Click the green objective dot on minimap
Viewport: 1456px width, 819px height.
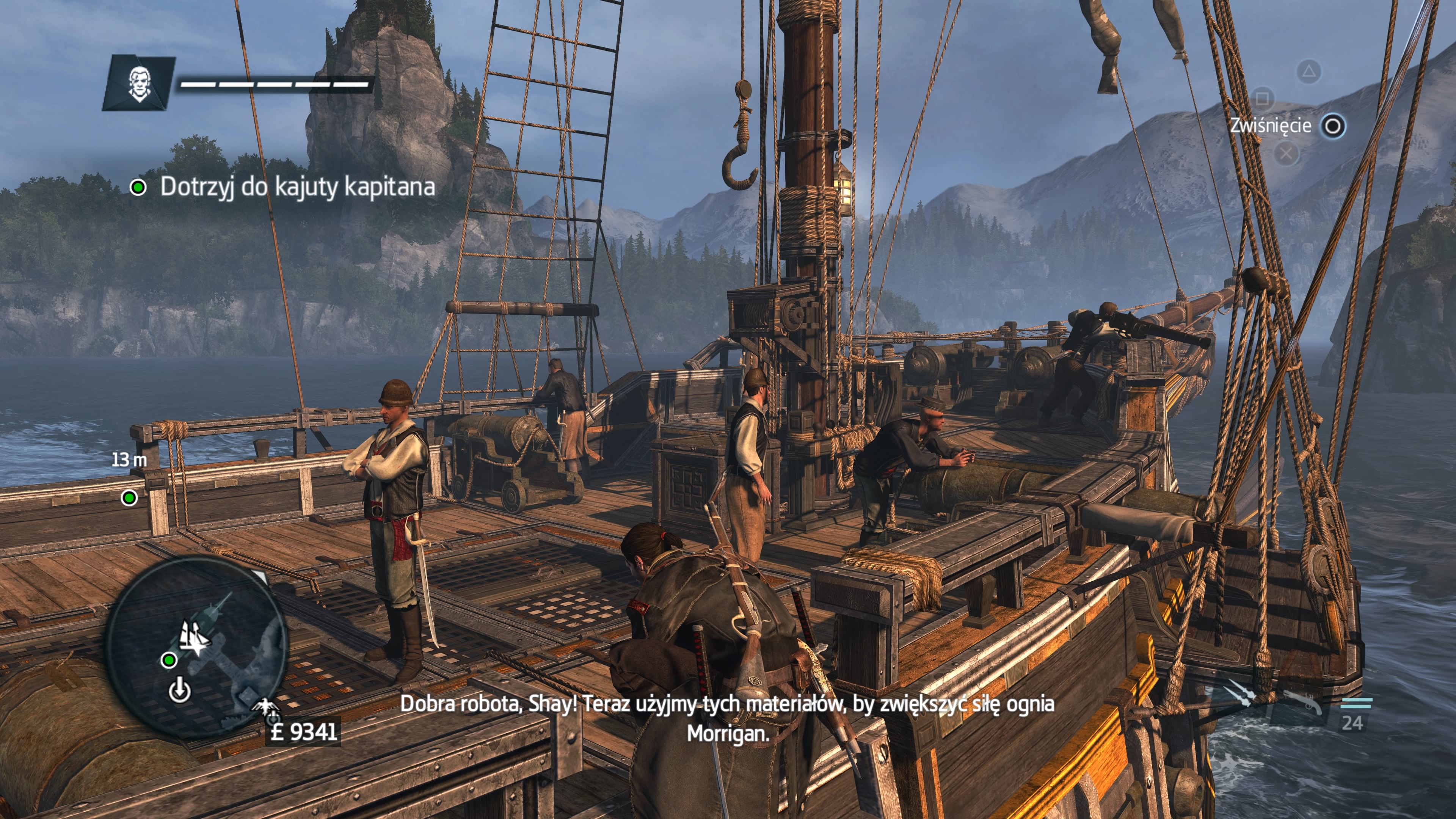pos(168,660)
